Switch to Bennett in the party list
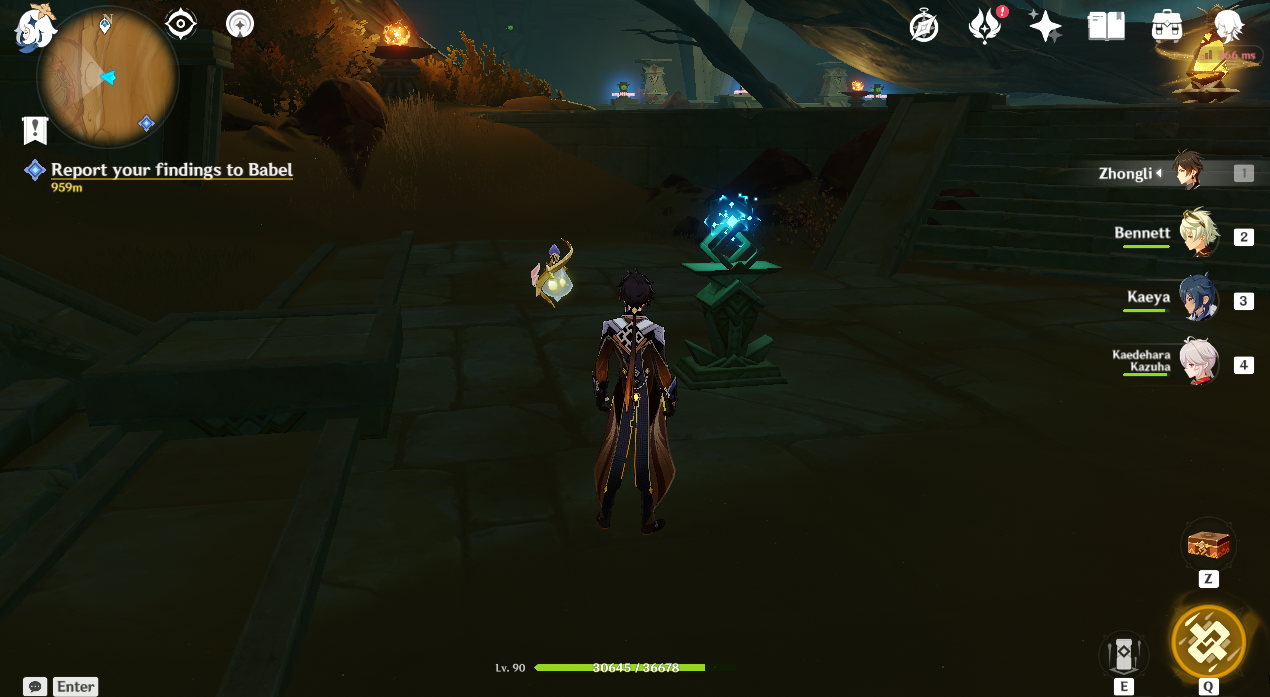This screenshot has width=1270, height=697. pos(1196,236)
